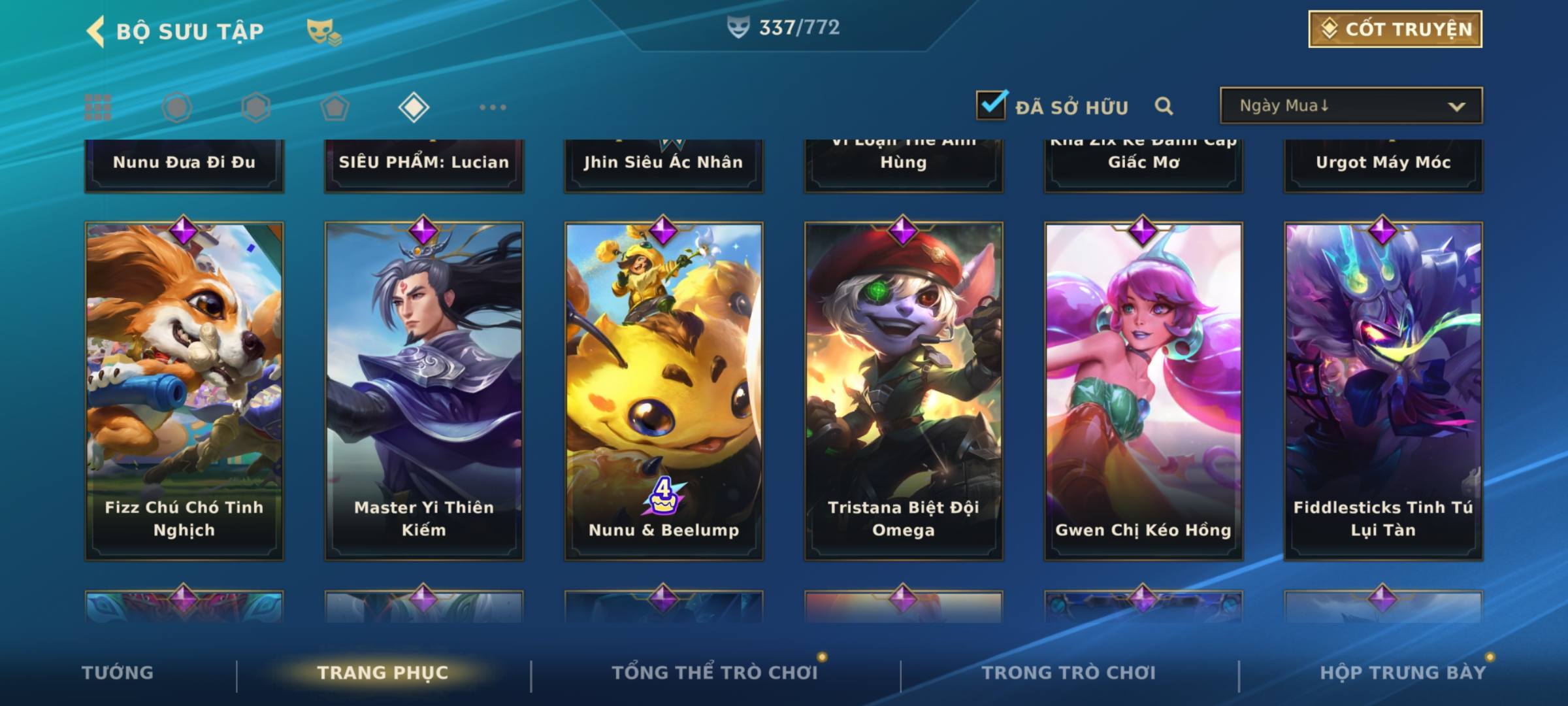1568x706 pixels.
Task: Expand the Ngày Mua sort dropdown
Action: pos(1350,106)
